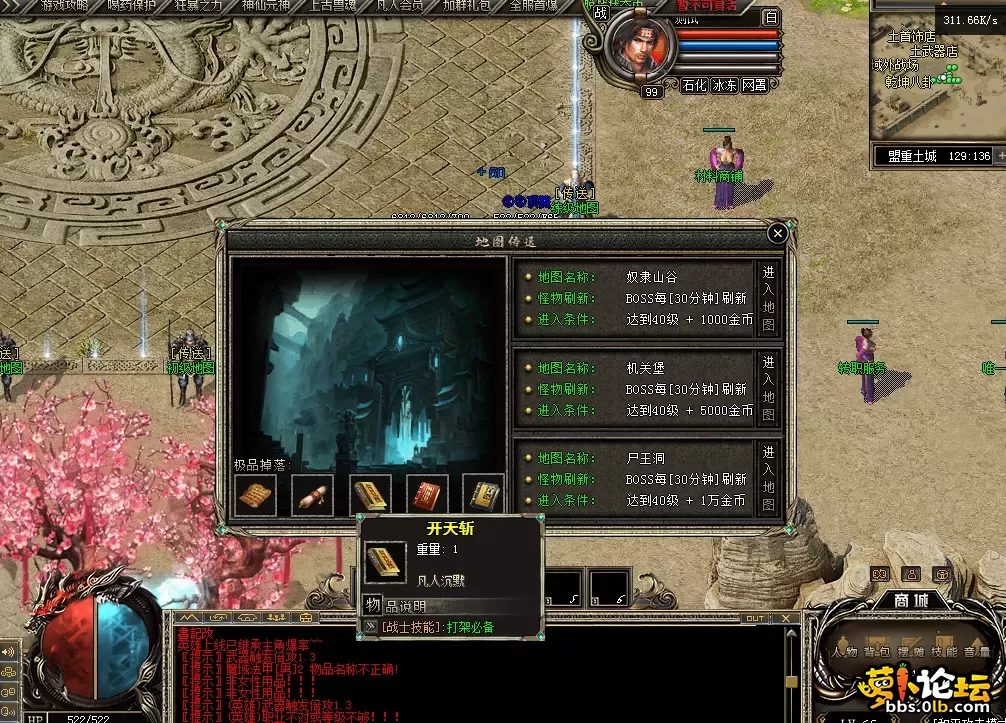Click the 石化 button under the portrait
This screenshot has height=723, width=1006.
tap(694, 86)
